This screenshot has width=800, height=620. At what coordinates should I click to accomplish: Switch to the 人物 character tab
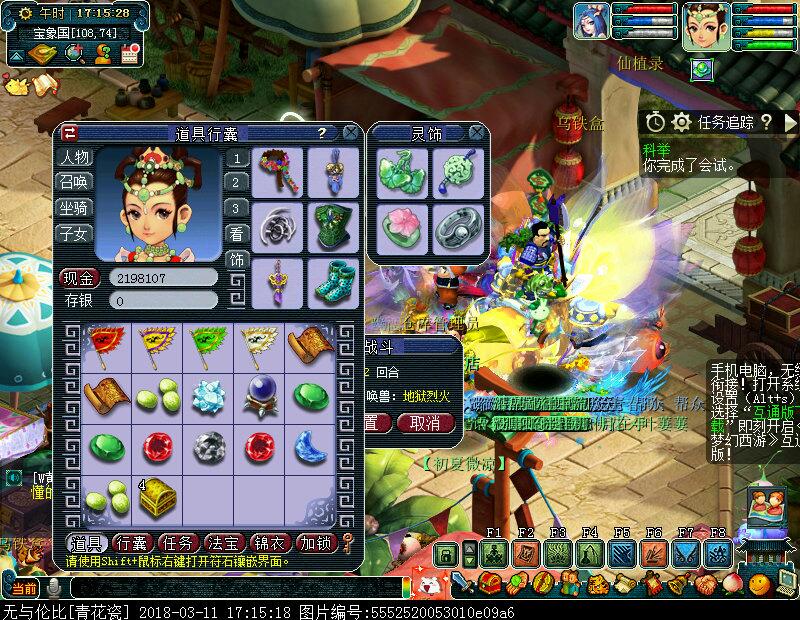[75, 157]
